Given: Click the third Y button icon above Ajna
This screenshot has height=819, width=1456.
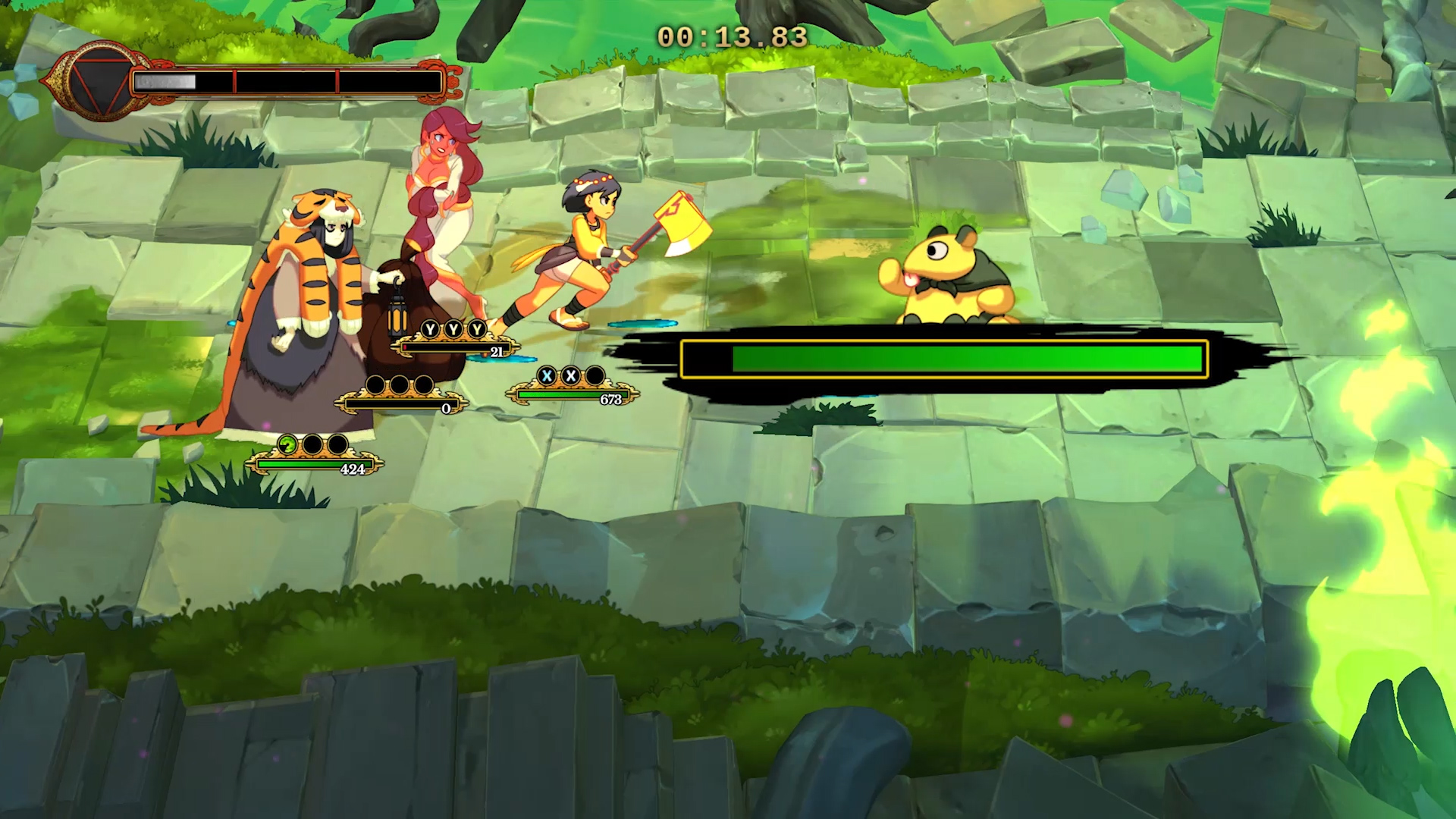Looking at the screenshot, I should tap(477, 329).
